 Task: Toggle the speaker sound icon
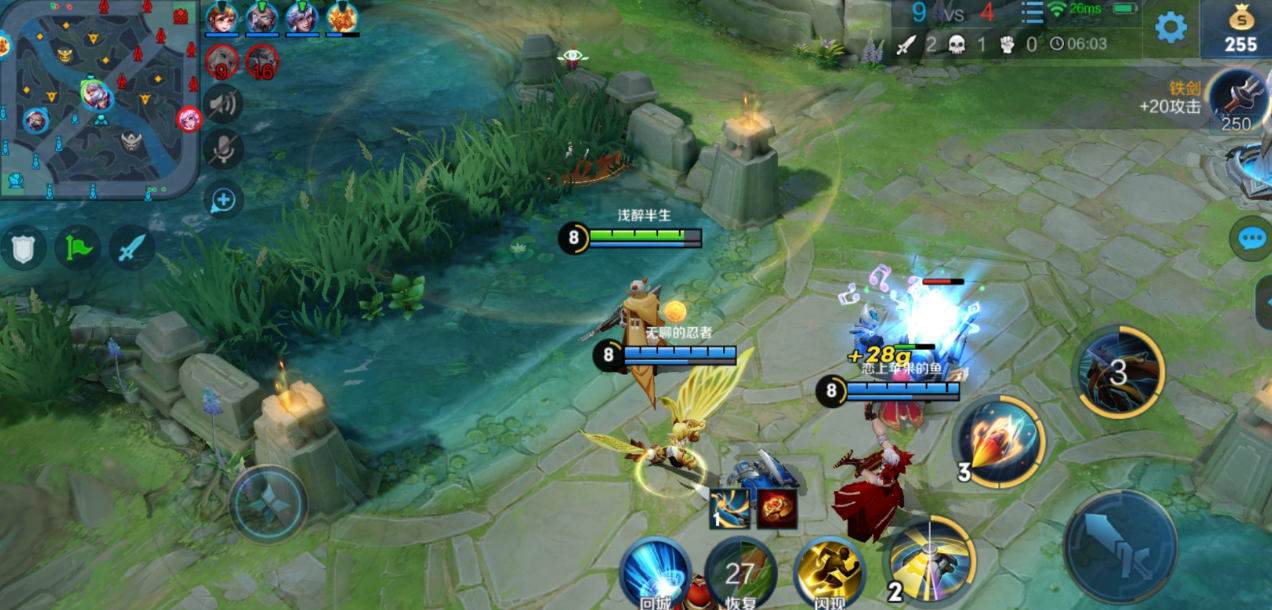[223, 103]
